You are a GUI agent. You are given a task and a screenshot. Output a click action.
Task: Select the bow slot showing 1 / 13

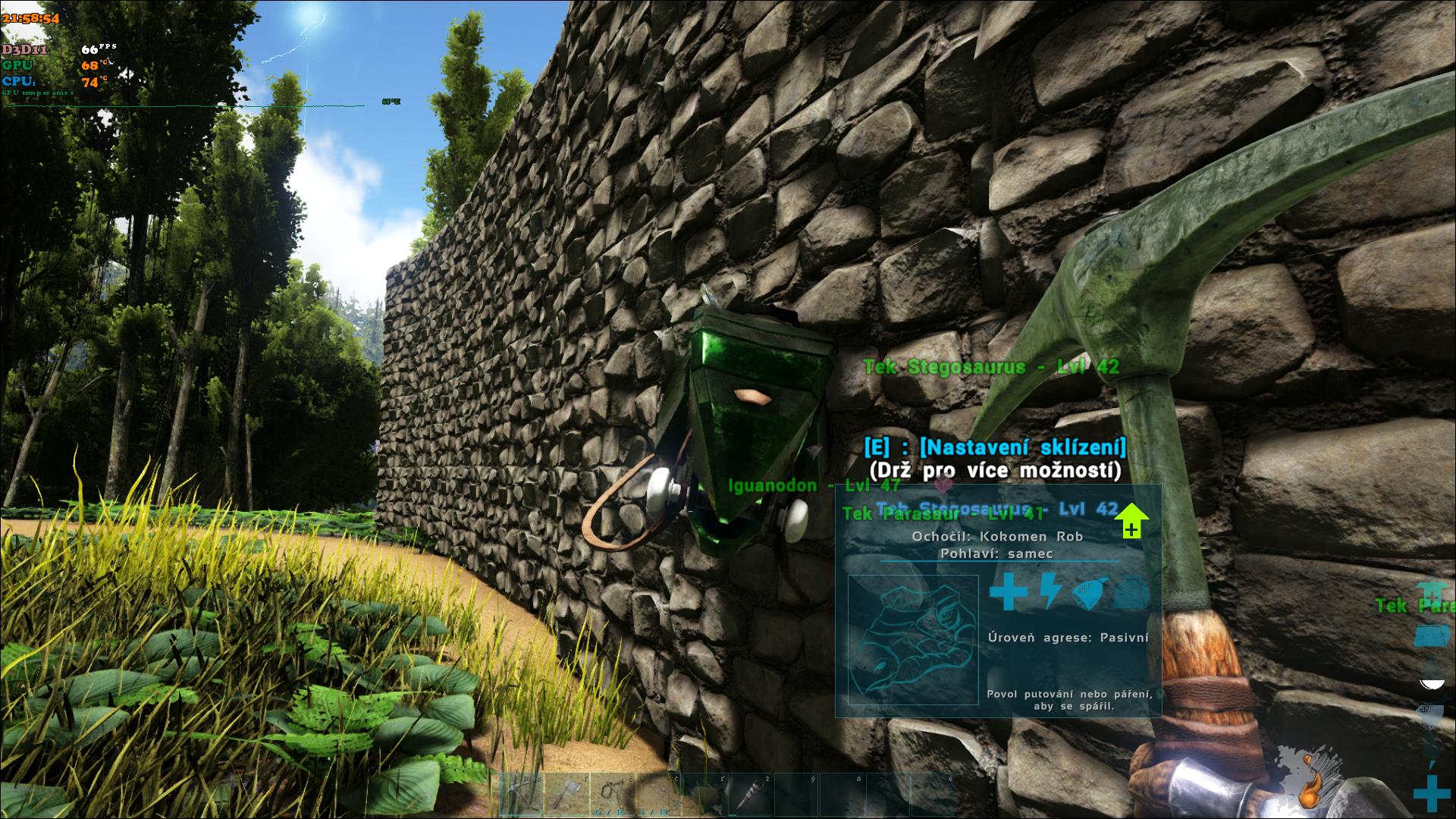(x=658, y=795)
